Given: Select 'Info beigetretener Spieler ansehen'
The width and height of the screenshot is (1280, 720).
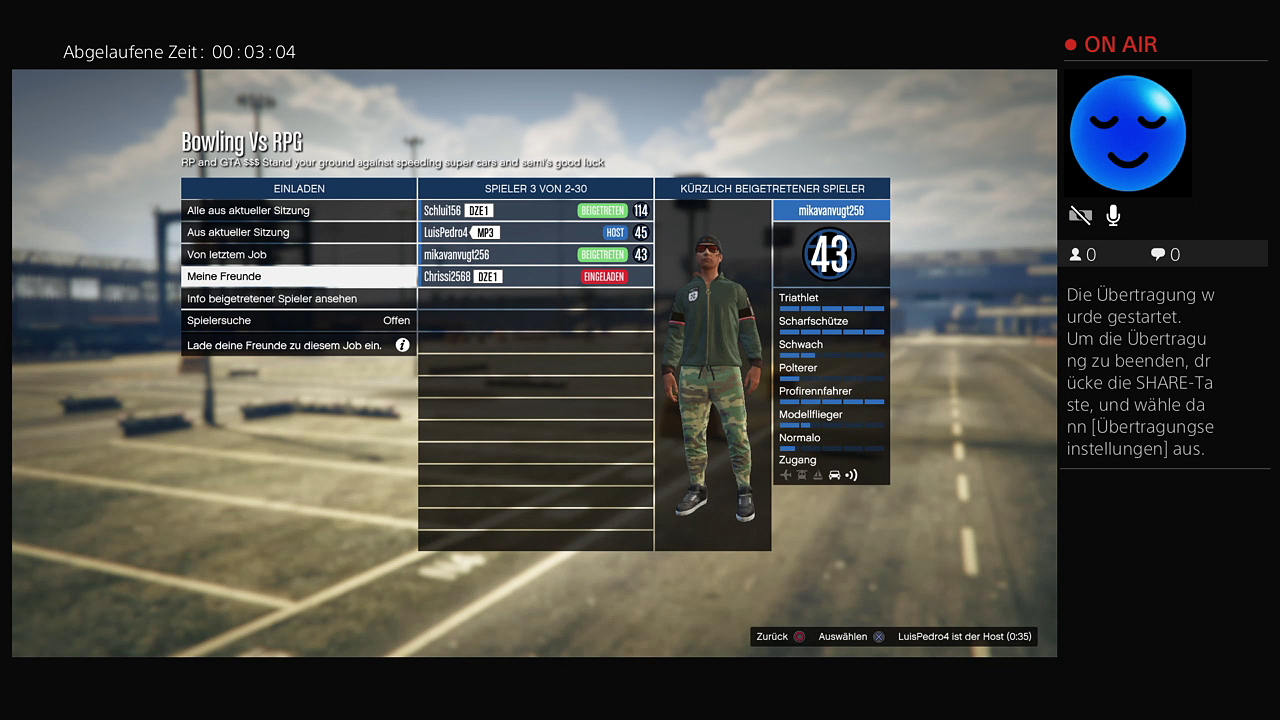Looking at the screenshot, I should click(x=298, y=299).
